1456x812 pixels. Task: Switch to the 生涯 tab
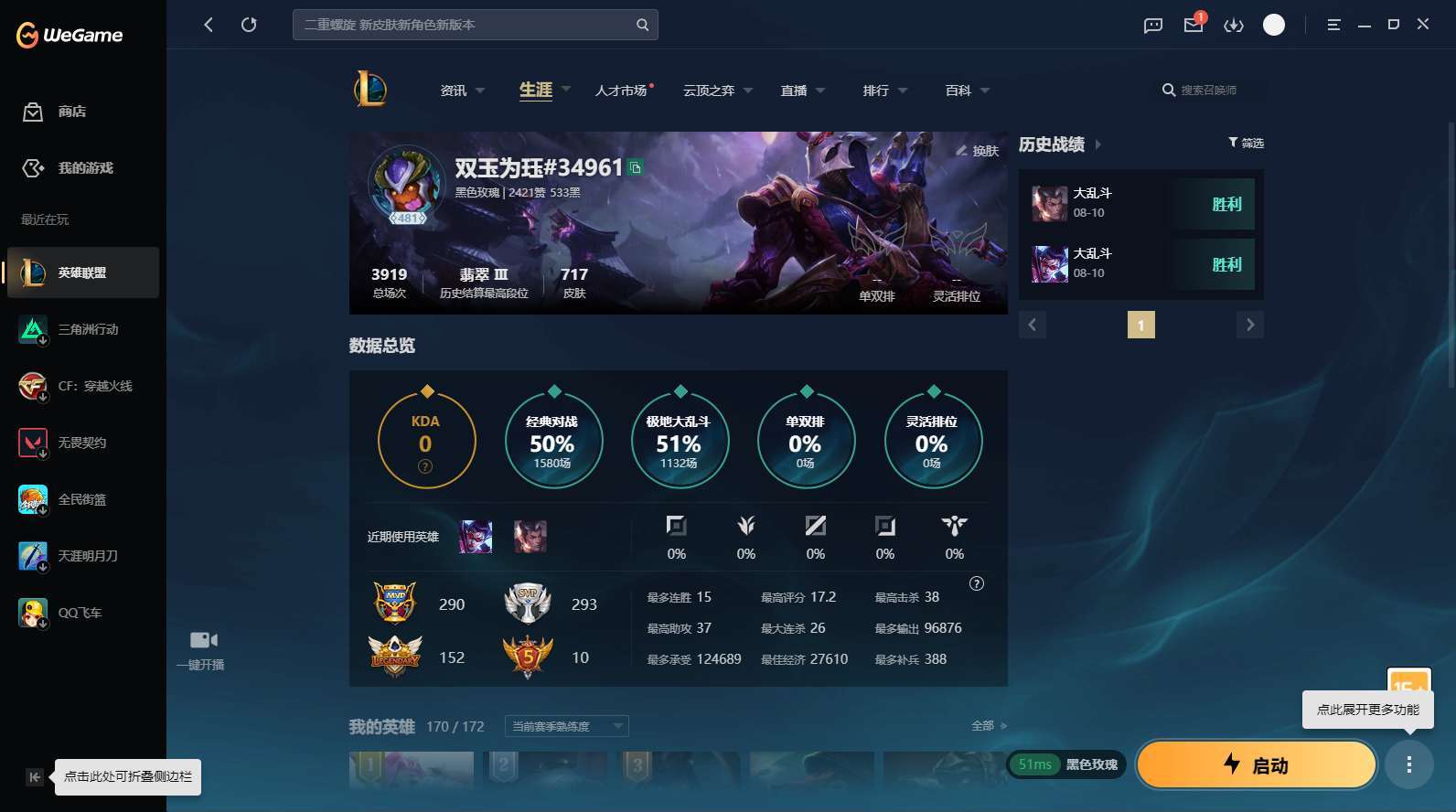click(535, 90)
